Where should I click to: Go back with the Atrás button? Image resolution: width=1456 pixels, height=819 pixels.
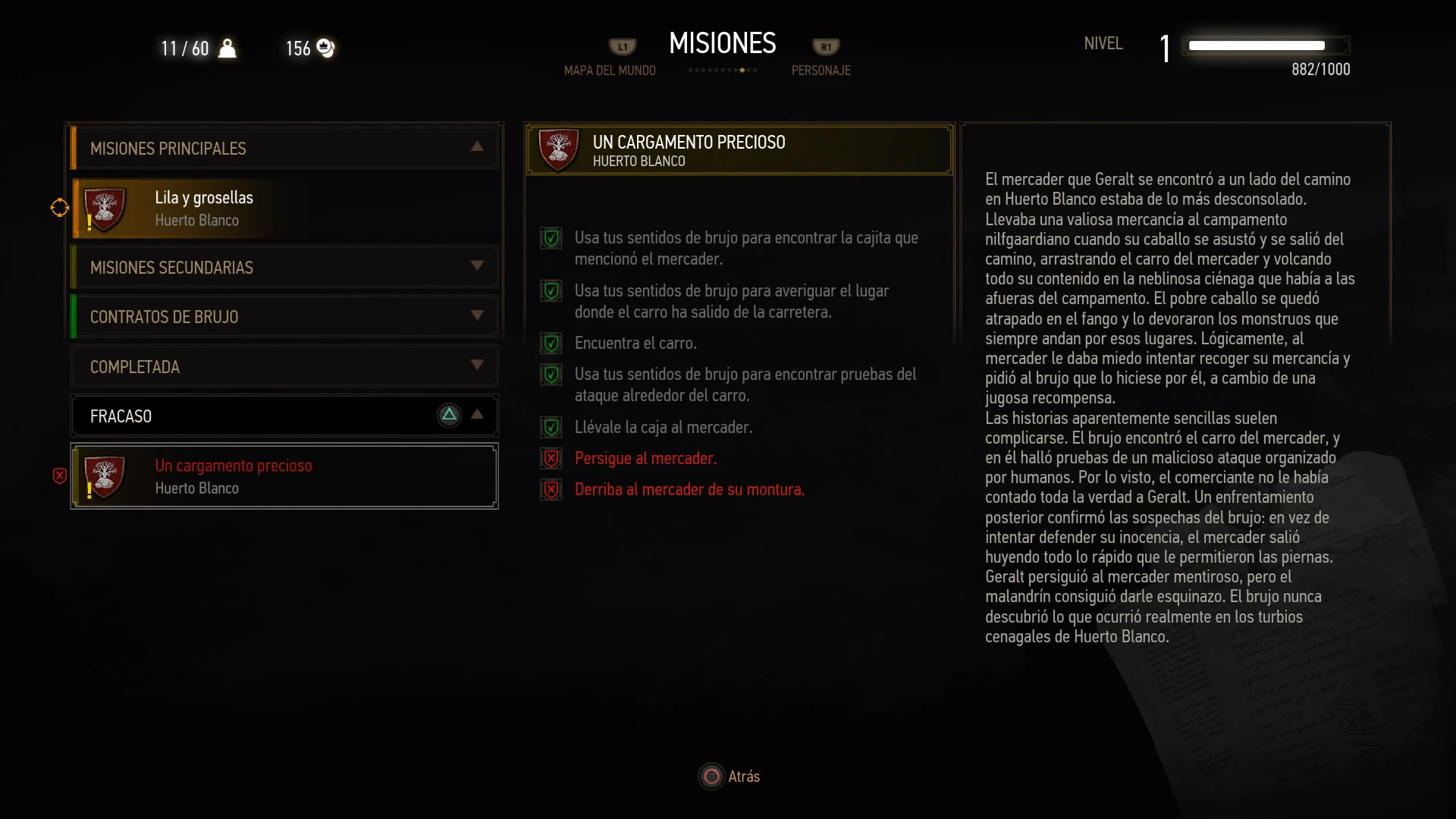pos(730,777)
